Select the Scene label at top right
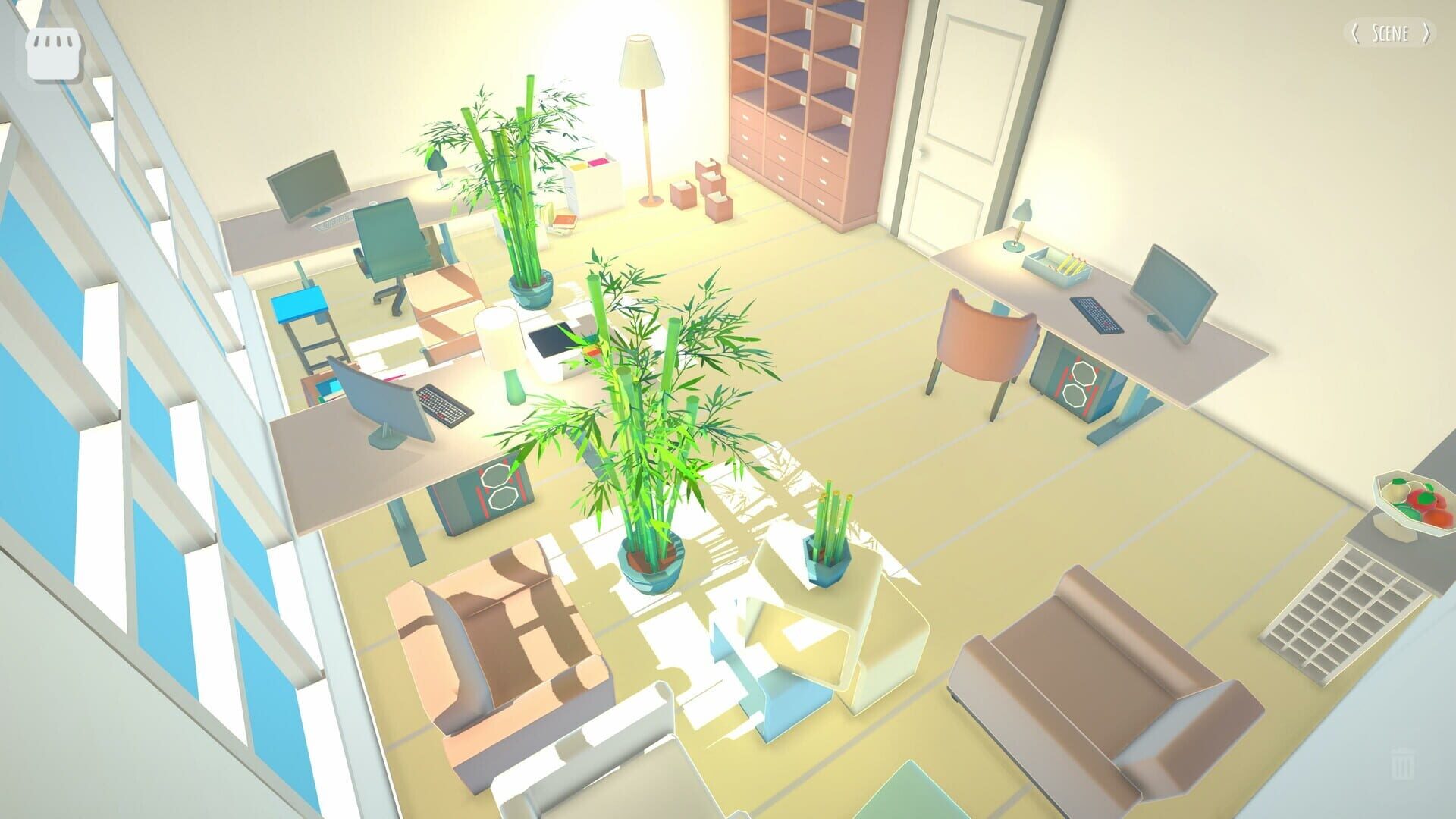This screenshot has width=1456, height=819. [x=1392, y=33]
